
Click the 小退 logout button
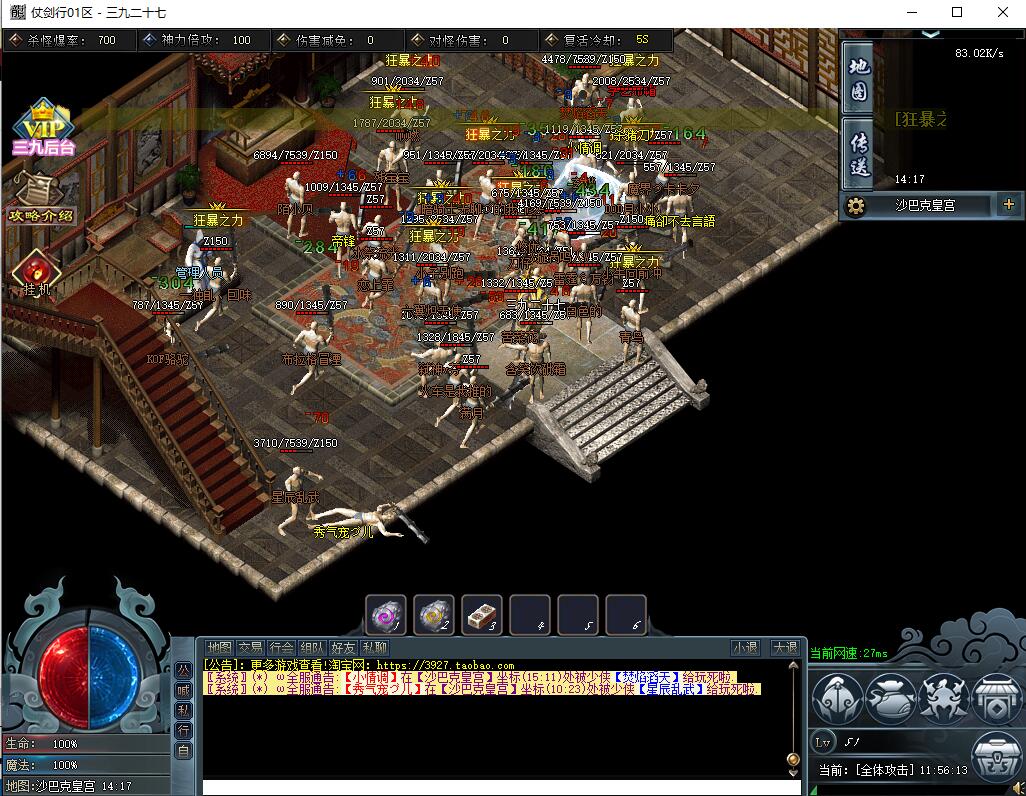[745, 648]
